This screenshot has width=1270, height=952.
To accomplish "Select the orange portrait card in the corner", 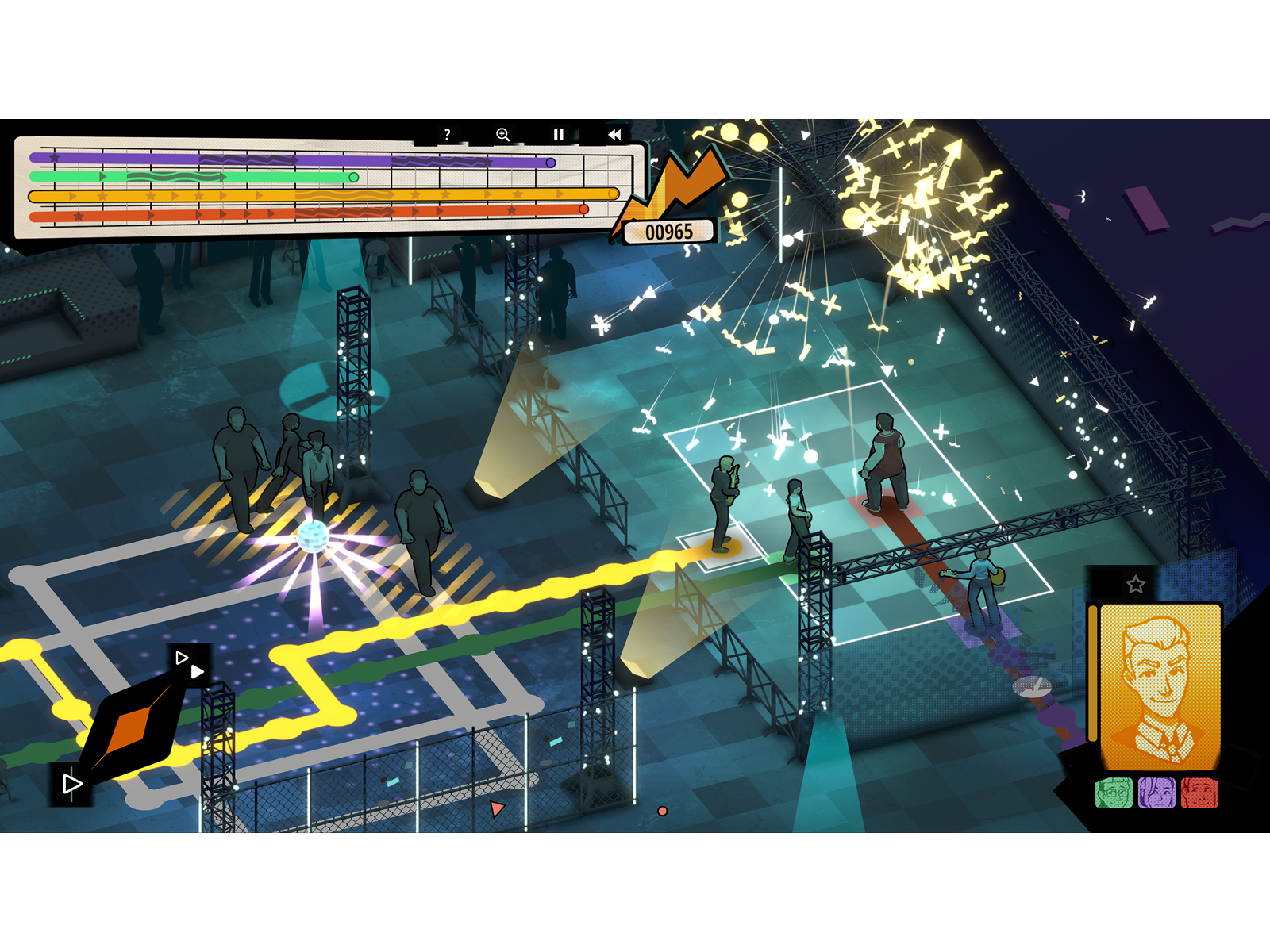I will click(x=1160, y=687).
